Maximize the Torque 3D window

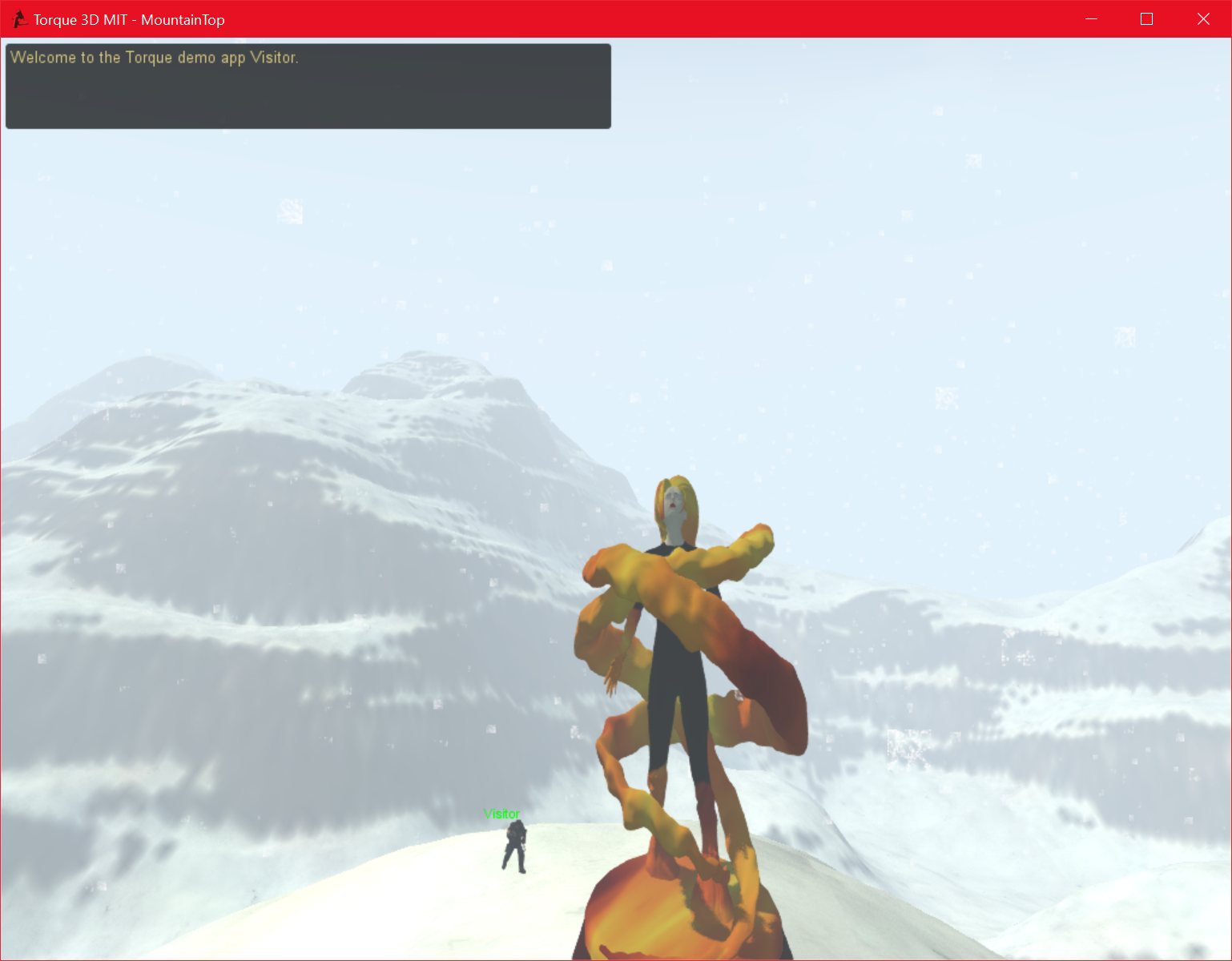tap(1146, 18)
